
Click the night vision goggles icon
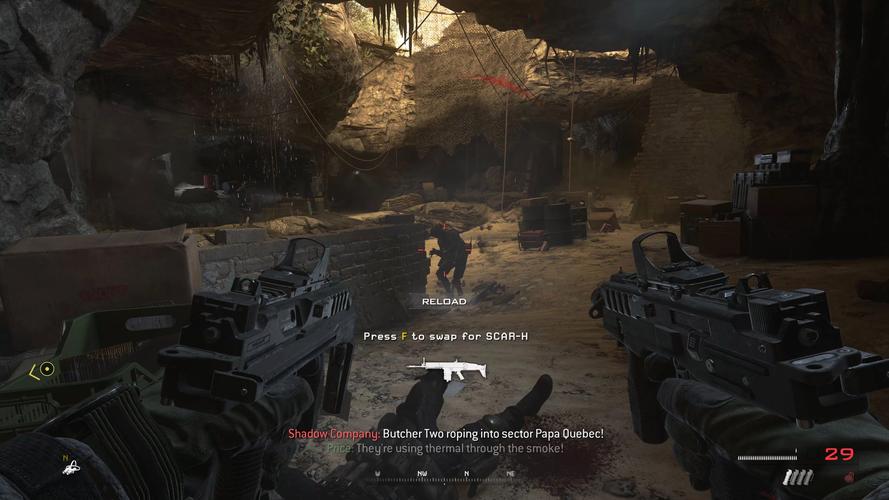(x=68, y=467)
